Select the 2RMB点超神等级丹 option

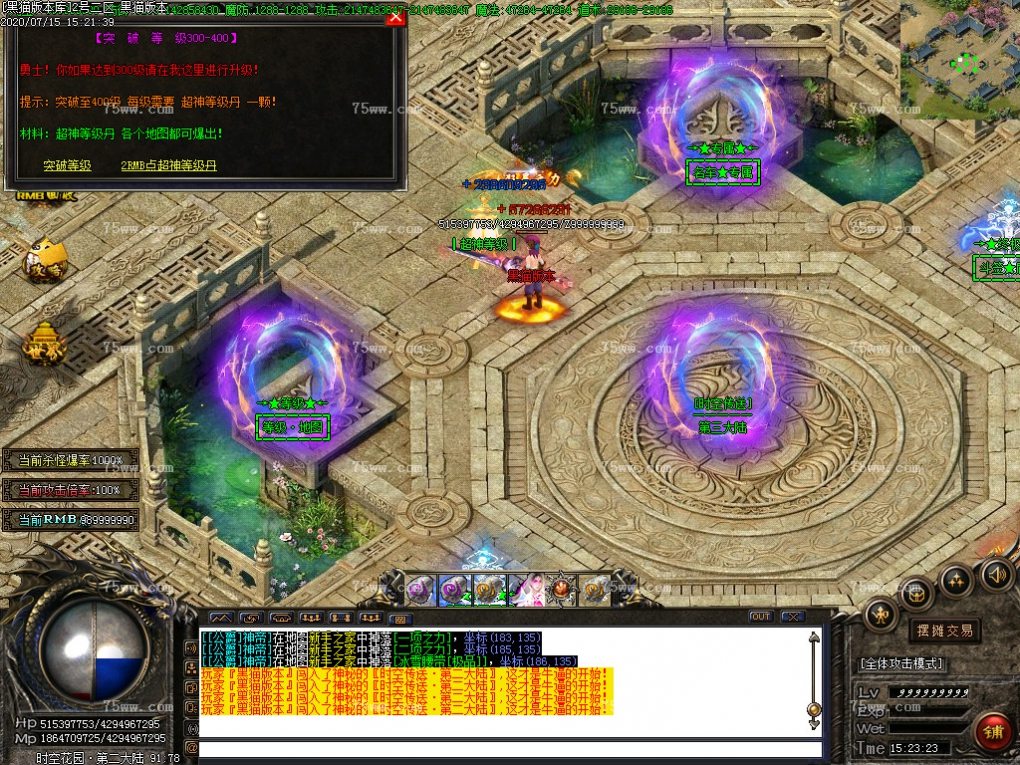(168, 165)
